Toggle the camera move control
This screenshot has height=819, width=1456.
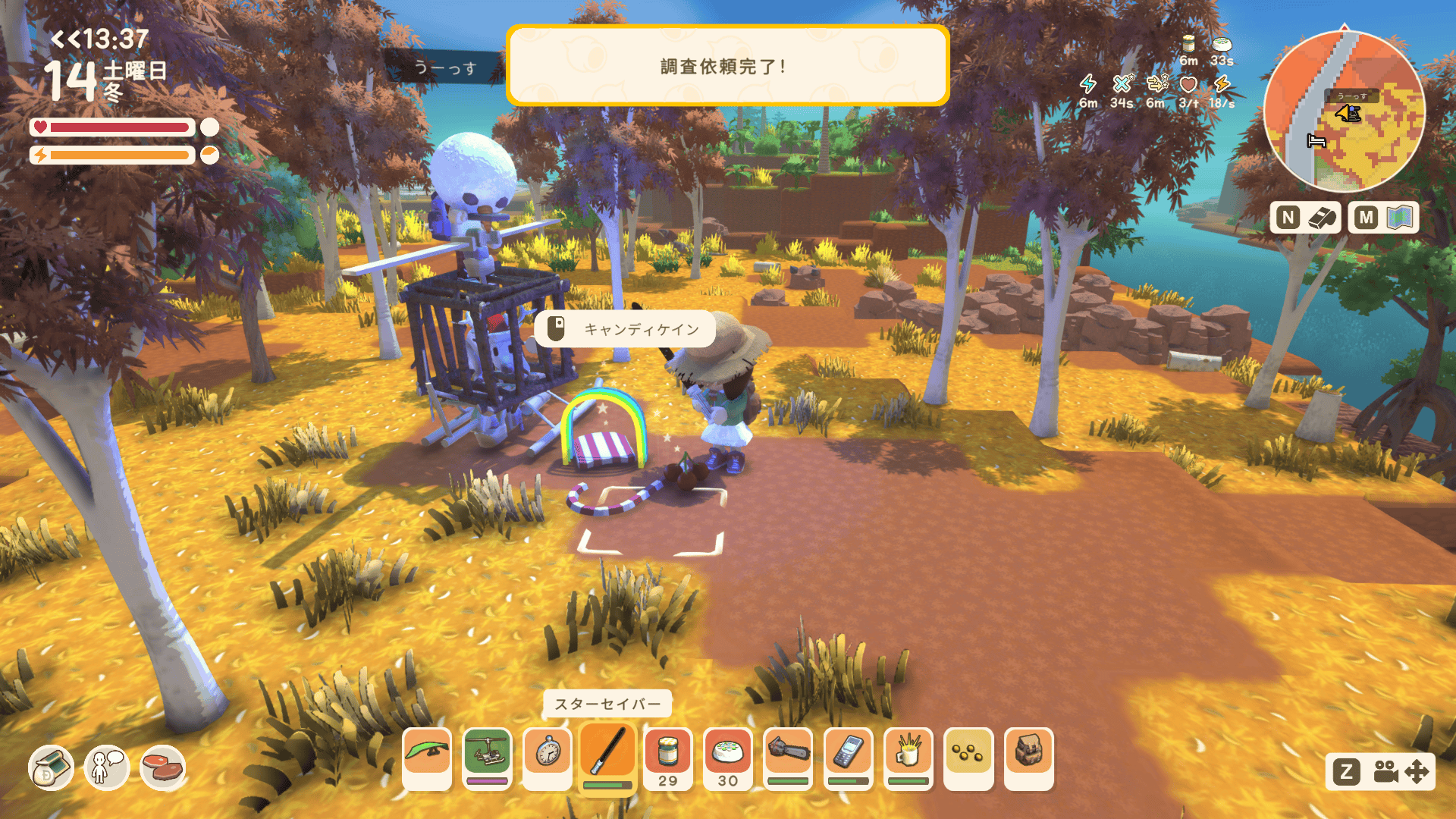click(1380, 772)
